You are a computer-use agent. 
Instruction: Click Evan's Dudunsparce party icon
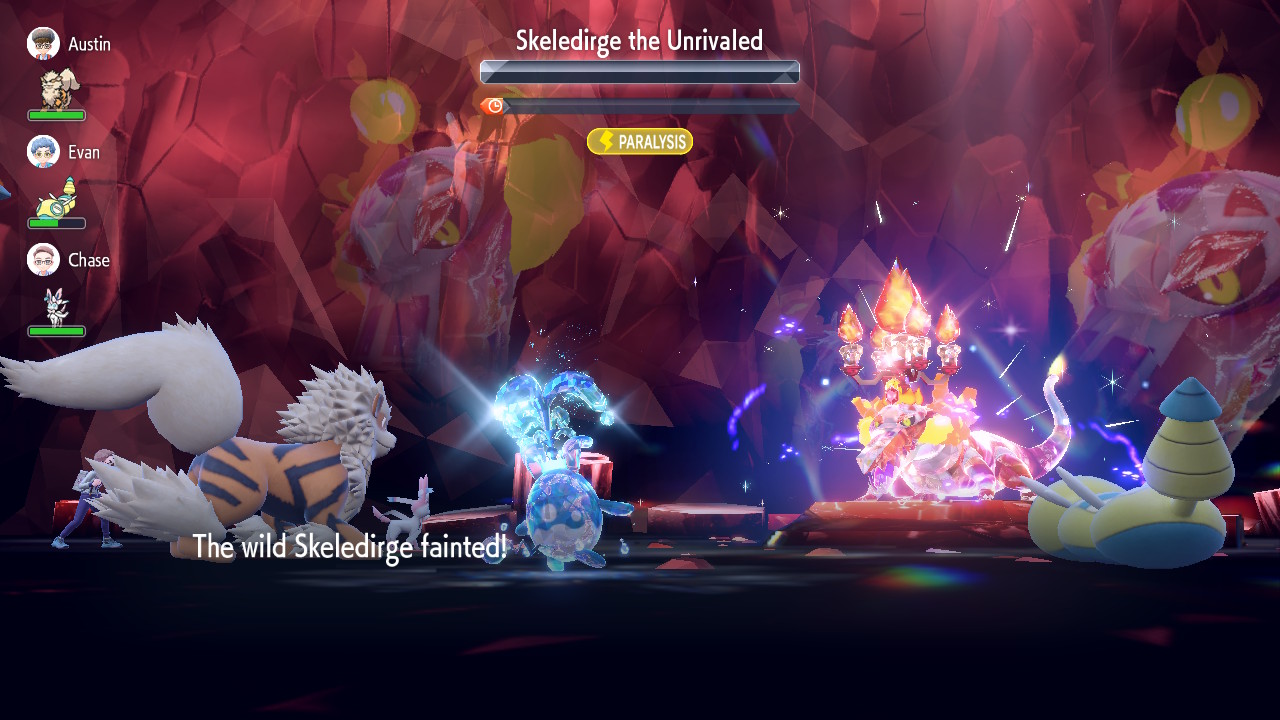click(58, 198)
